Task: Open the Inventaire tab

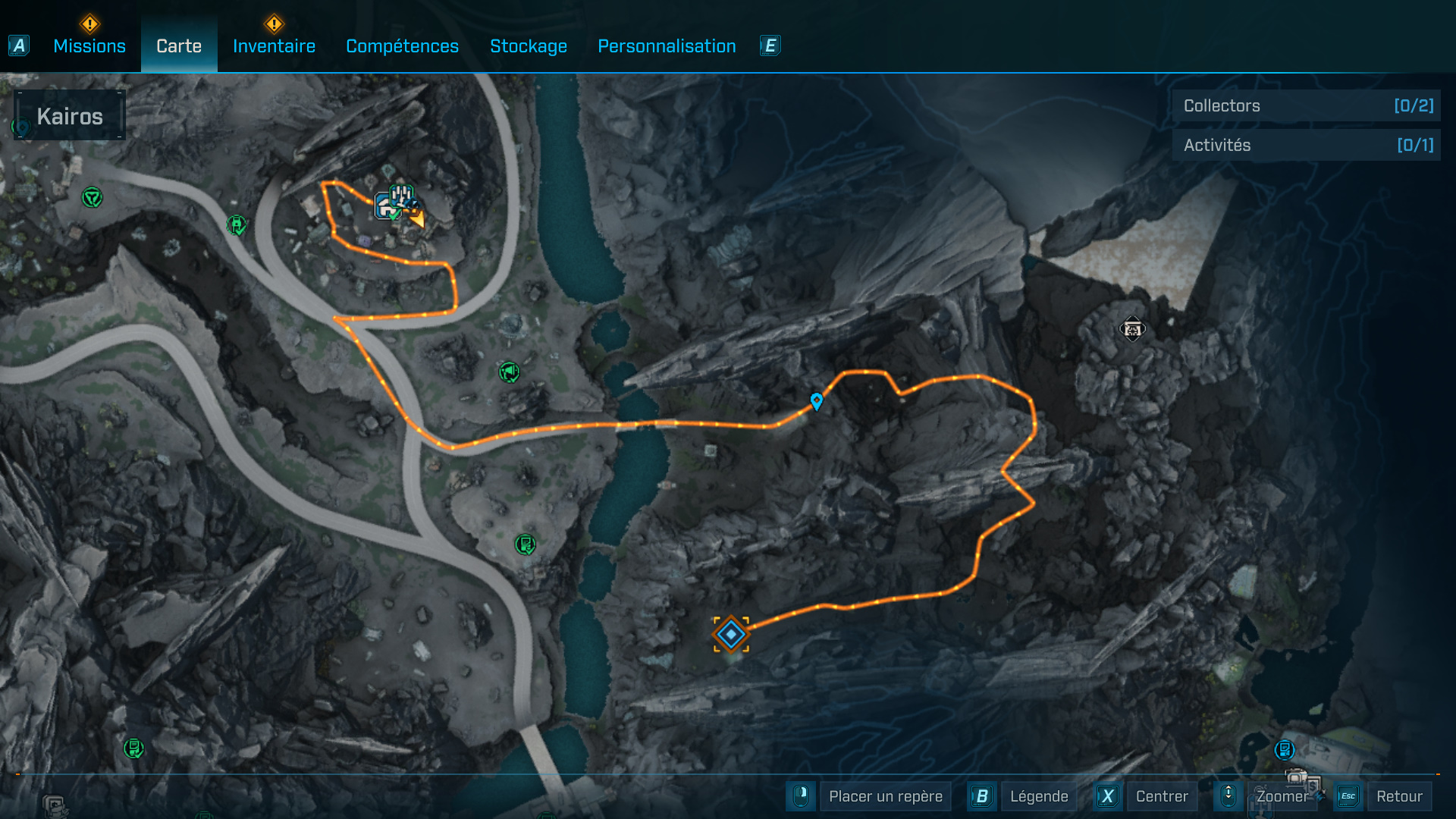Action: pos(274,46)
